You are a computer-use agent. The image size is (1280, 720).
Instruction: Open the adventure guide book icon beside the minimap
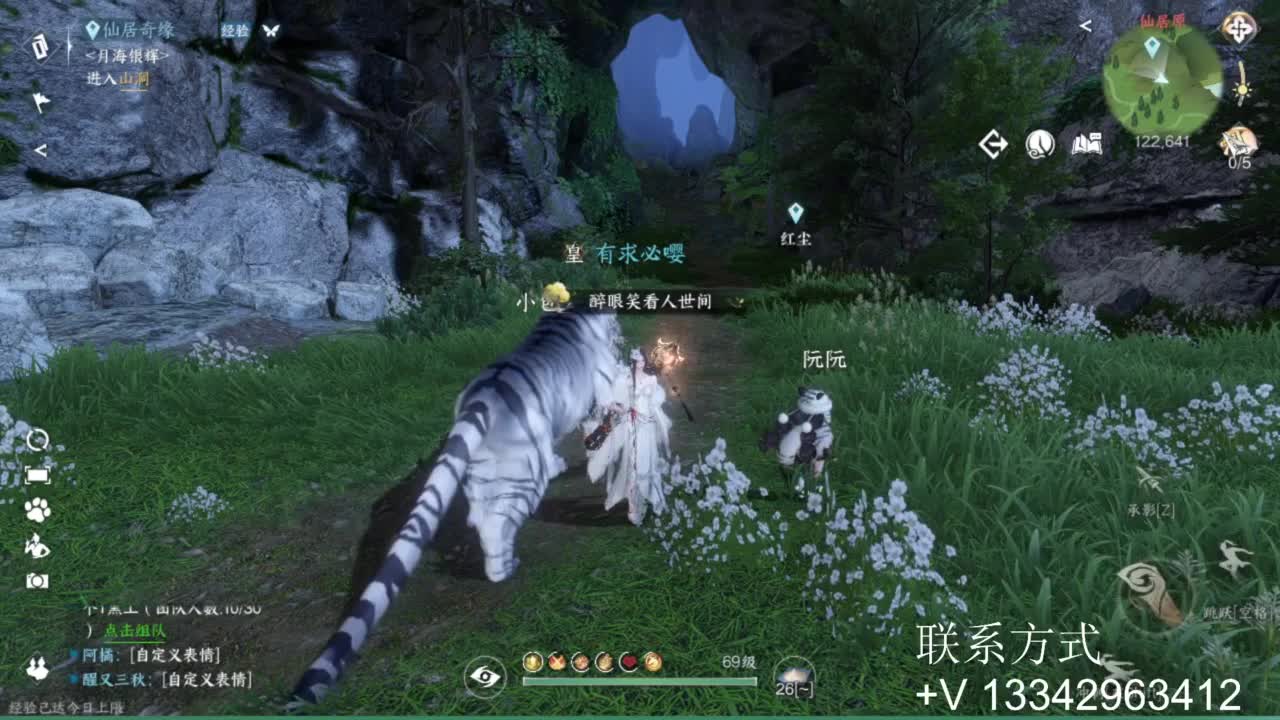(1087, 144)
